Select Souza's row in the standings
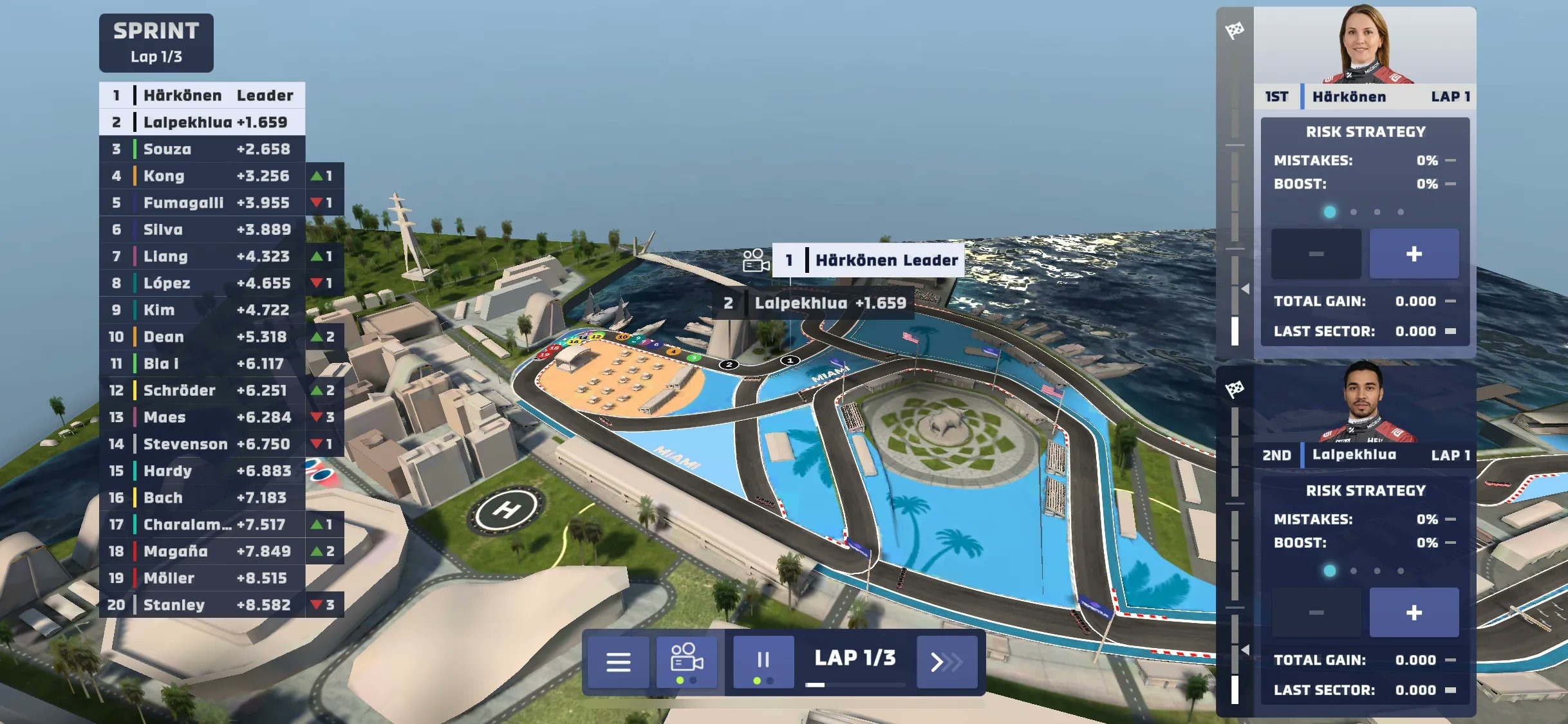This screenshot has height=724, width=1568. pos(200,149)
